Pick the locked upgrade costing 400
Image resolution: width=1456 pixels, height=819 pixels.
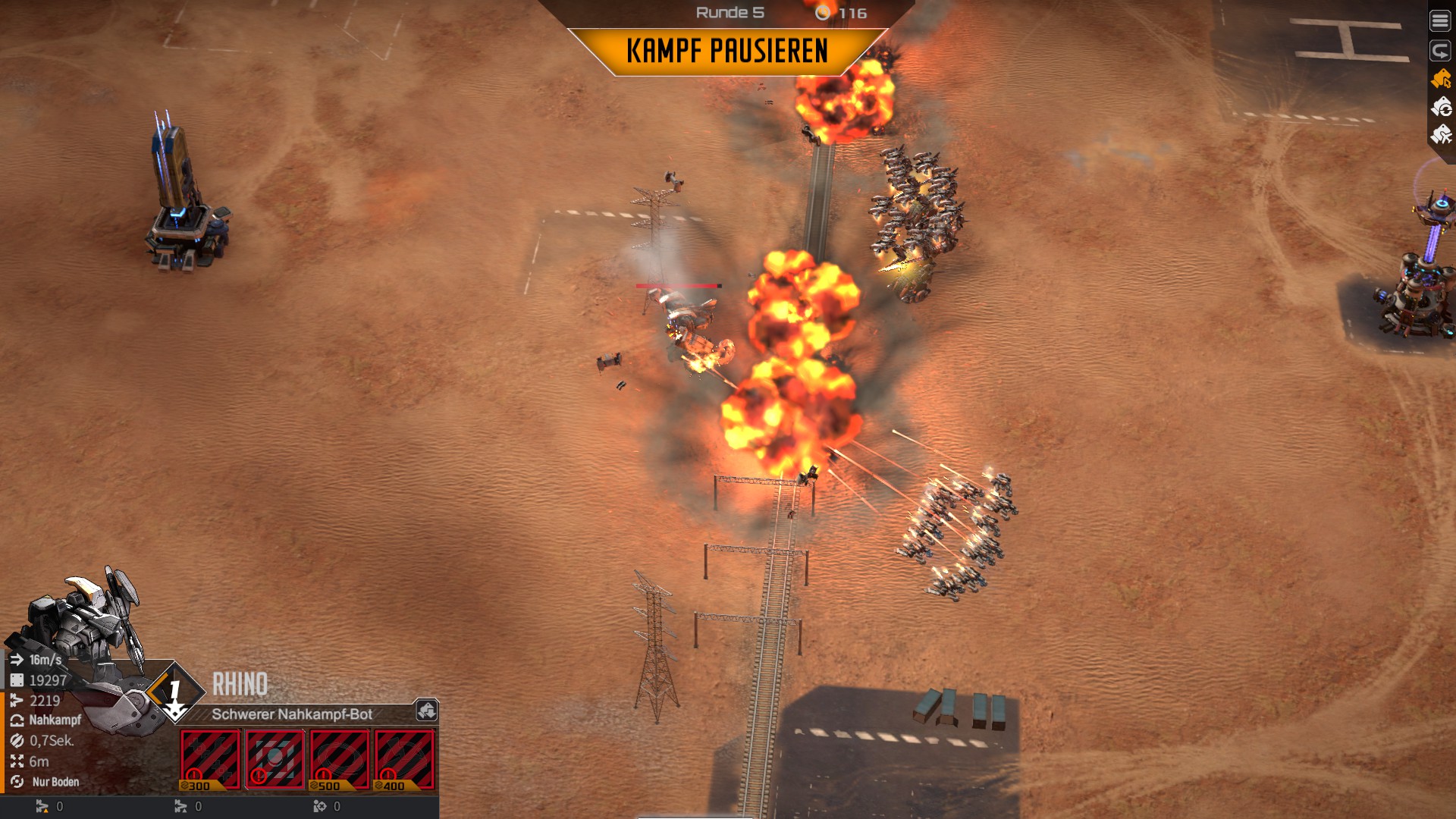[404, 759]
